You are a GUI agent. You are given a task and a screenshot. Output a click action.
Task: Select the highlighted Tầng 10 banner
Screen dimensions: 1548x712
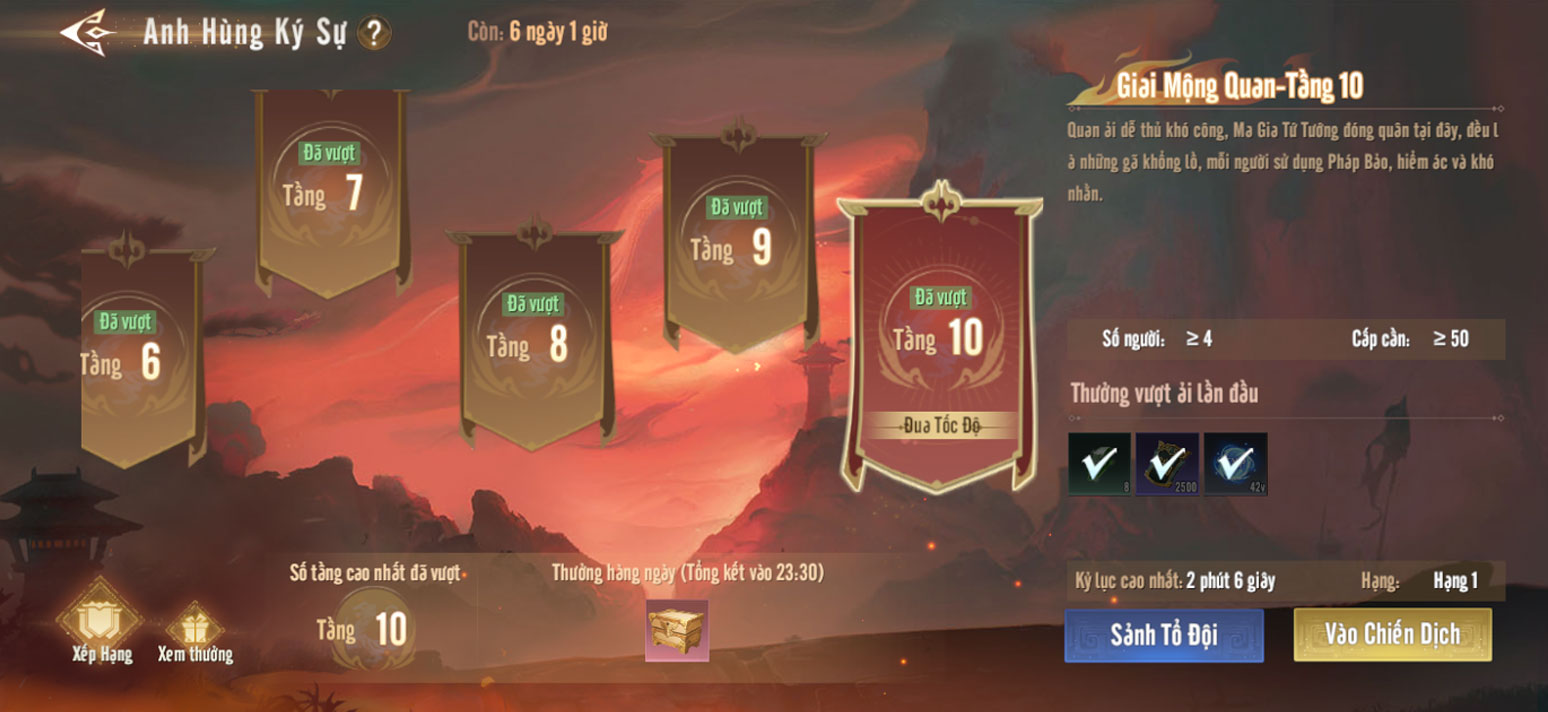click(939, 340)
